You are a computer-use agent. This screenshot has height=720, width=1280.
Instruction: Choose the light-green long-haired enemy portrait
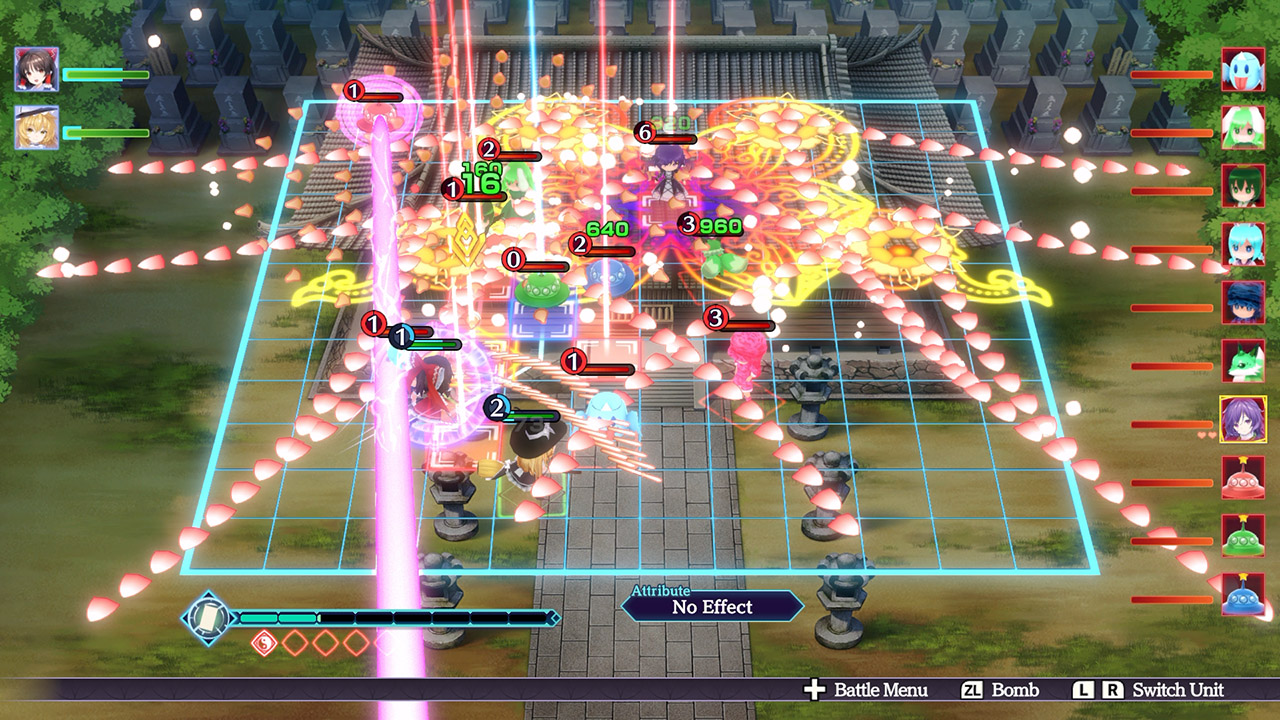[x=1243, y=127]
